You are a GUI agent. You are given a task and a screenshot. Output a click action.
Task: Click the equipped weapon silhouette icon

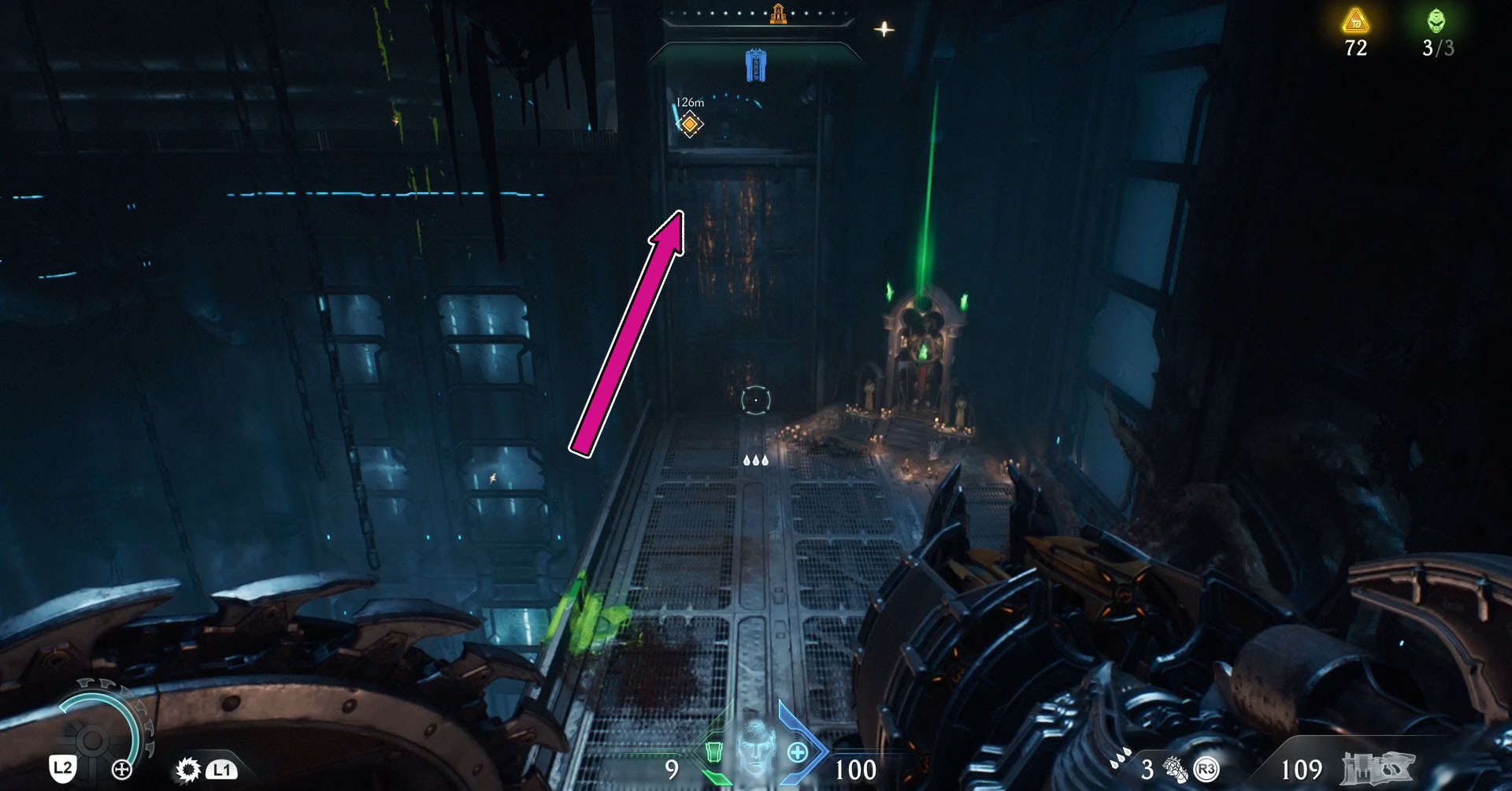click(x=1377, y=769)
